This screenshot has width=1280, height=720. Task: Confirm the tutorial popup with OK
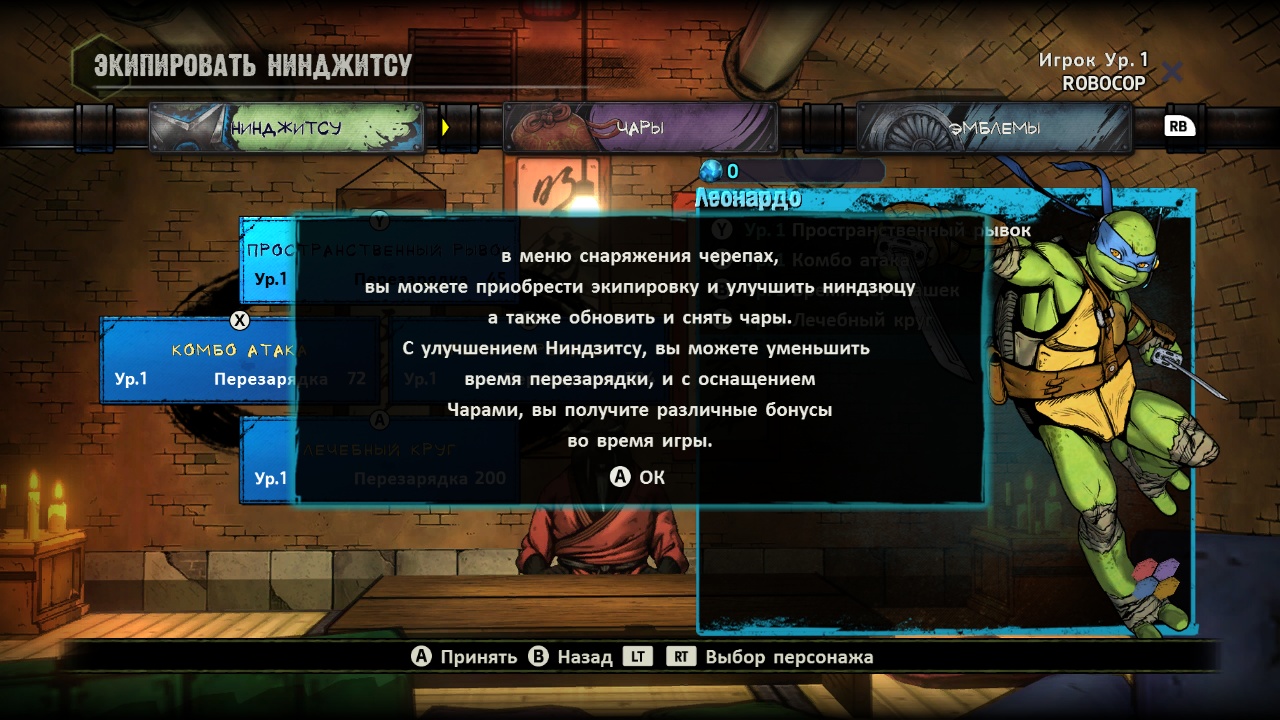coord(639,478)
